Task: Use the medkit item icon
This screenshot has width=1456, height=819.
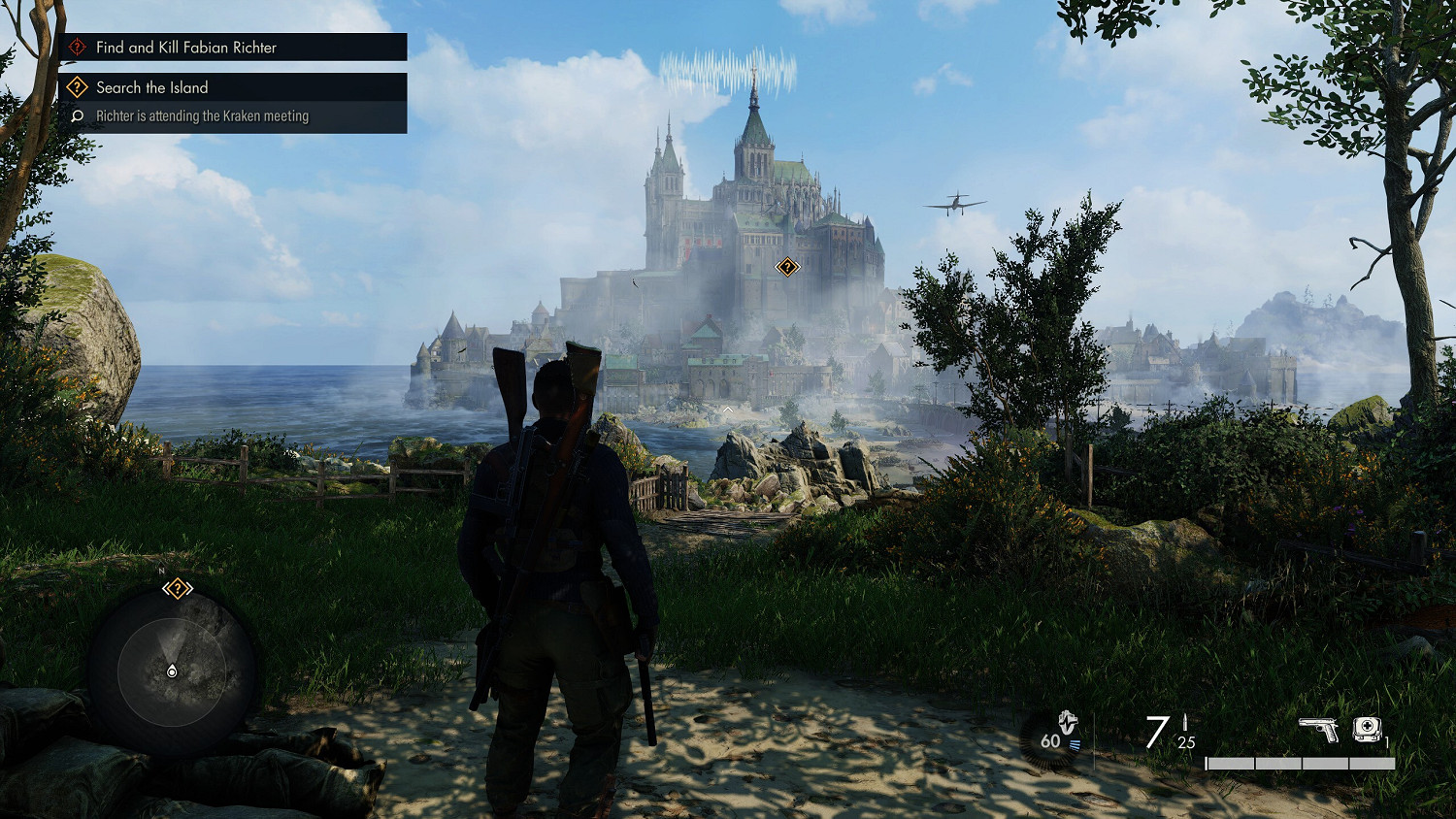Action: coord(1367,728)
